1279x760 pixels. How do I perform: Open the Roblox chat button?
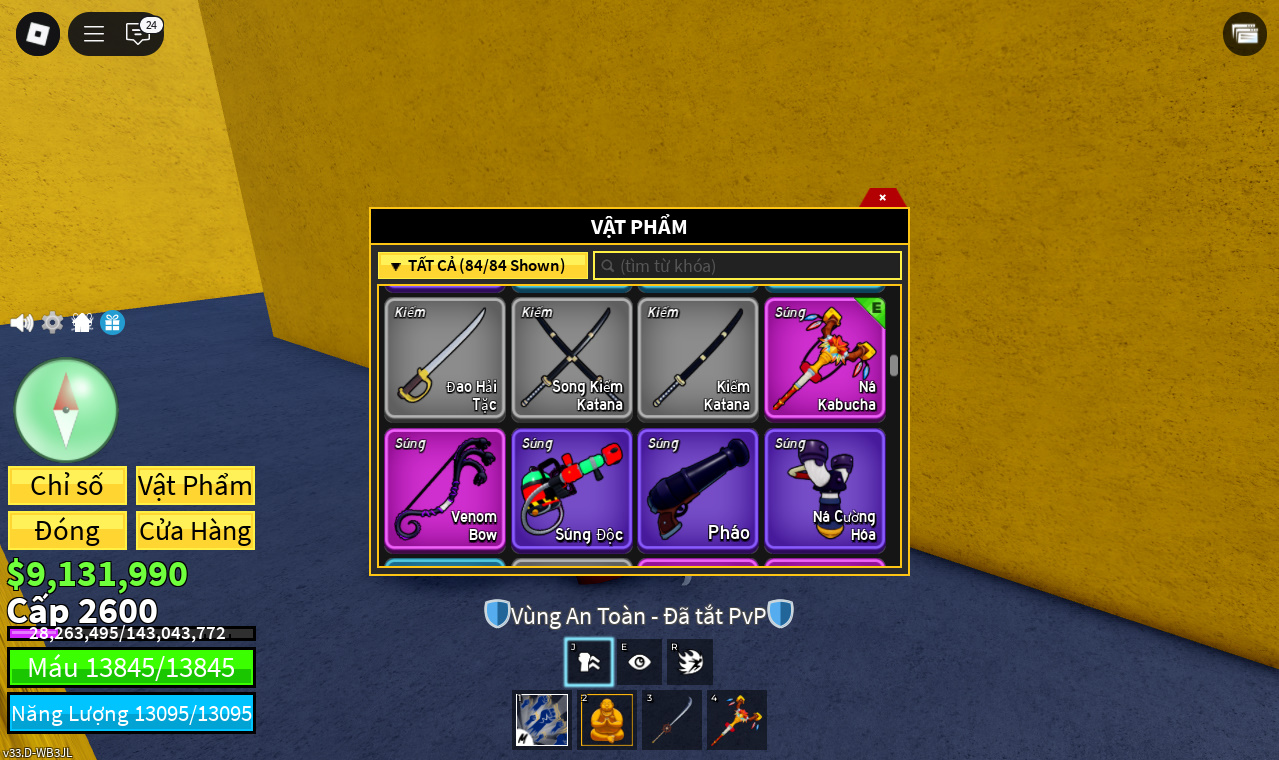click(x=138, y=34)
